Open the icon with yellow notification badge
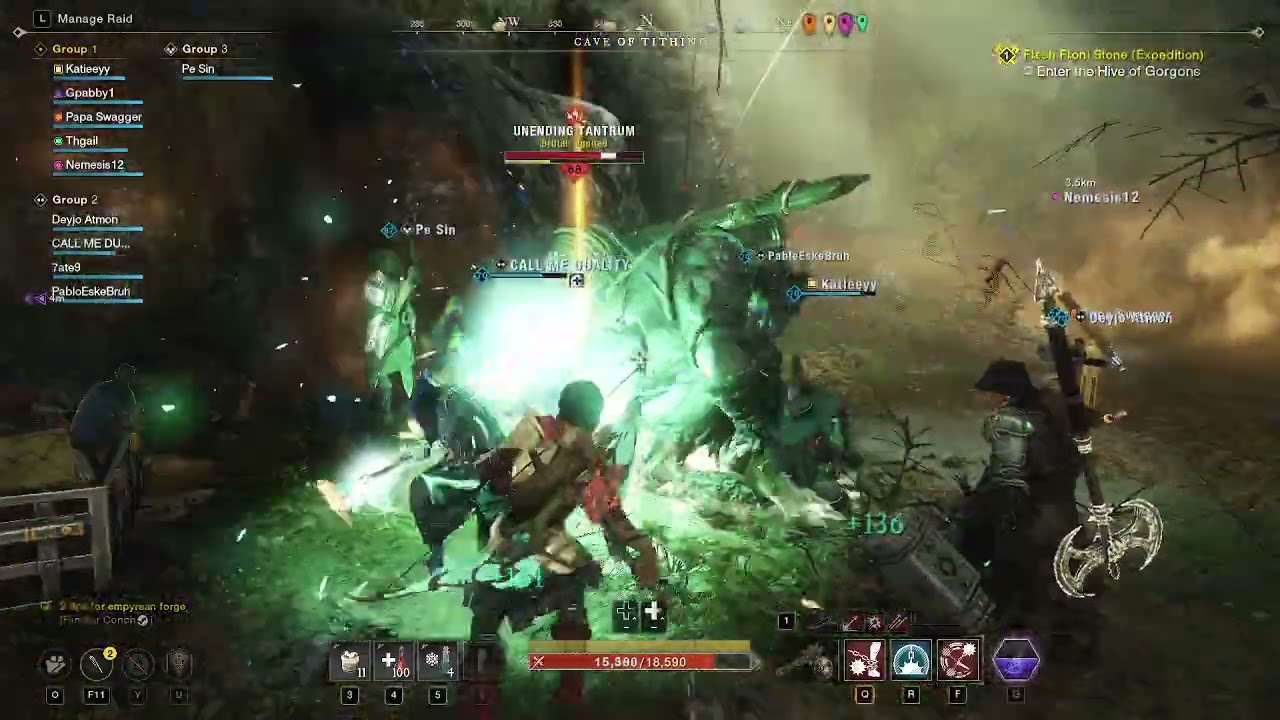This screenshot has width=1280, height=720. coord(97,663)
